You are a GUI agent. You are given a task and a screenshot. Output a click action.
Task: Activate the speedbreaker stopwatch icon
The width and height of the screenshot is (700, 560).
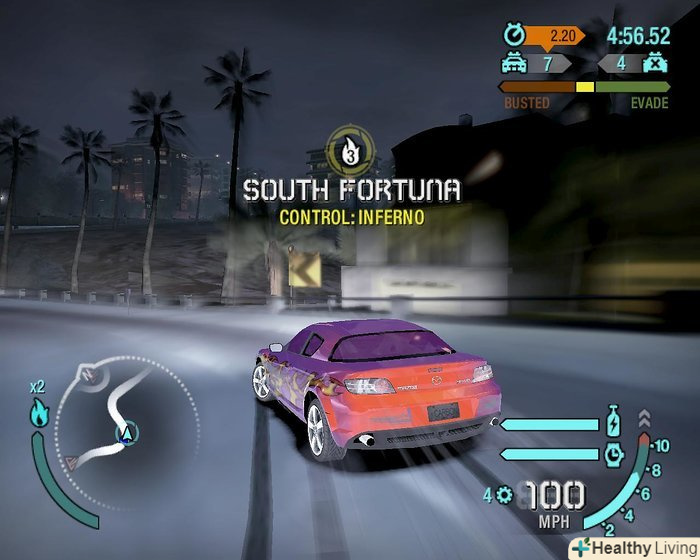pyautogui.click(x=613, y=454)
